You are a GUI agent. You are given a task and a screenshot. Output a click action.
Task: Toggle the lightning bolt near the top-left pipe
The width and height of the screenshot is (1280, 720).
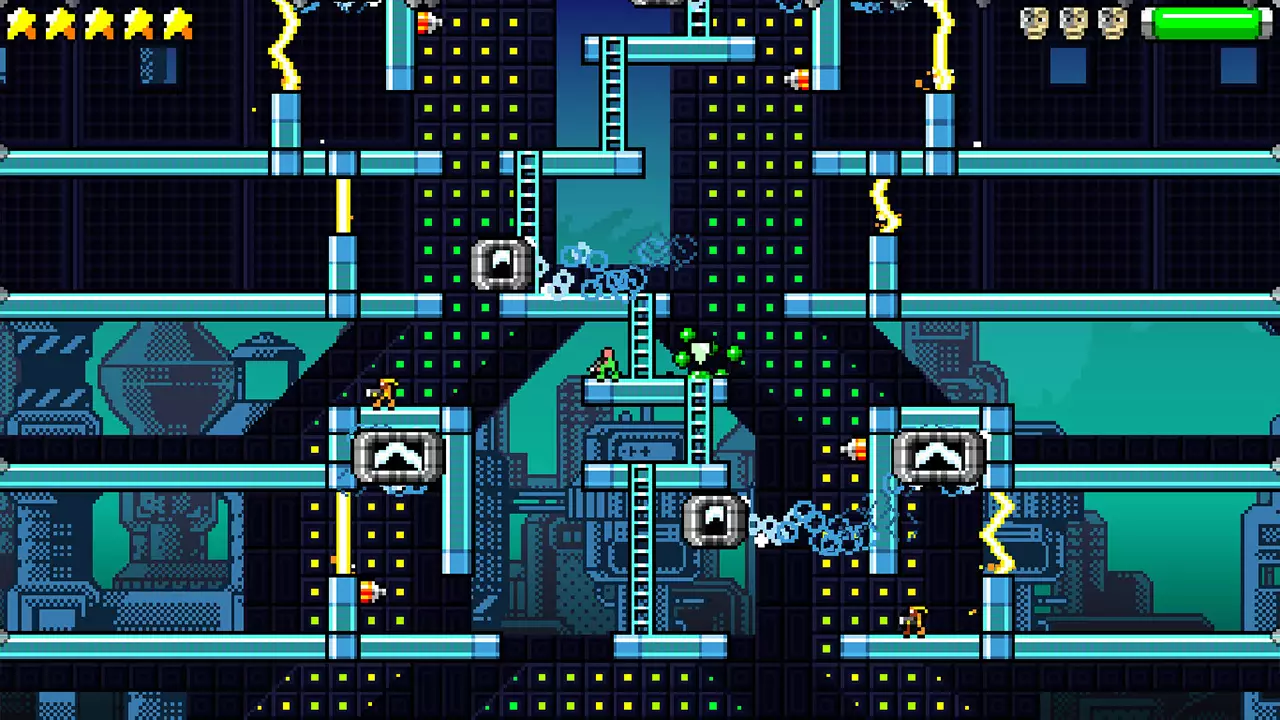click(x=285, y=45)
